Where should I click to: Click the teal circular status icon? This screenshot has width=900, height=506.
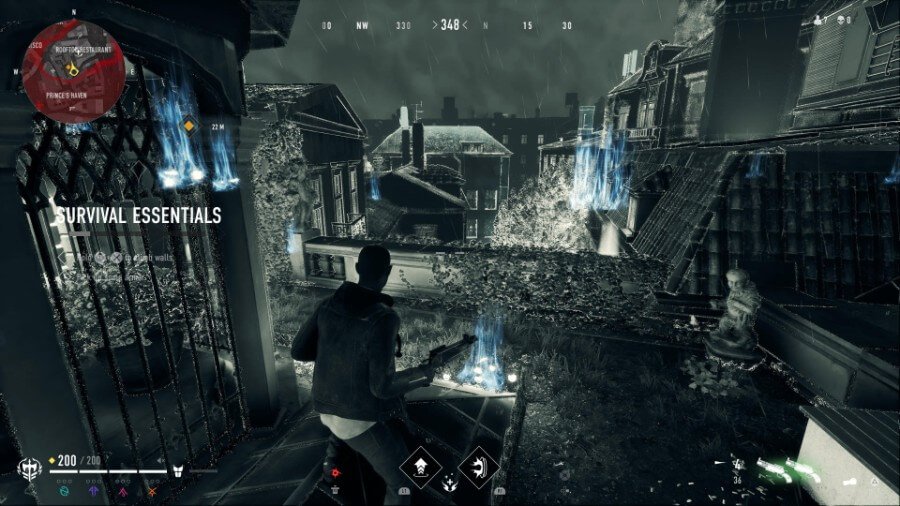click(x=66, y=491)
